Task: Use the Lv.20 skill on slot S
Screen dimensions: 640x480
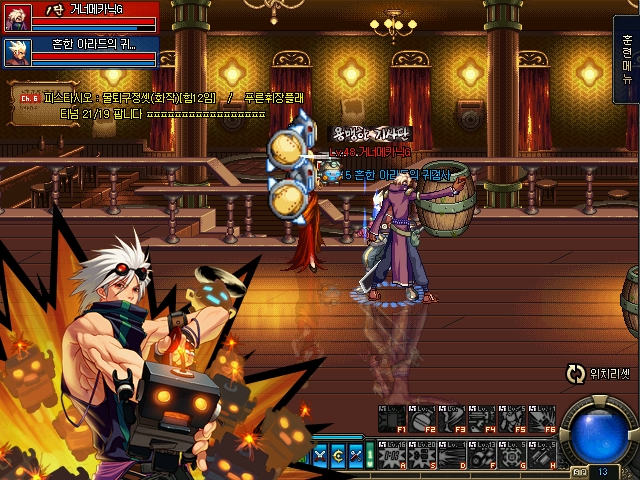Action: point(422,453)
